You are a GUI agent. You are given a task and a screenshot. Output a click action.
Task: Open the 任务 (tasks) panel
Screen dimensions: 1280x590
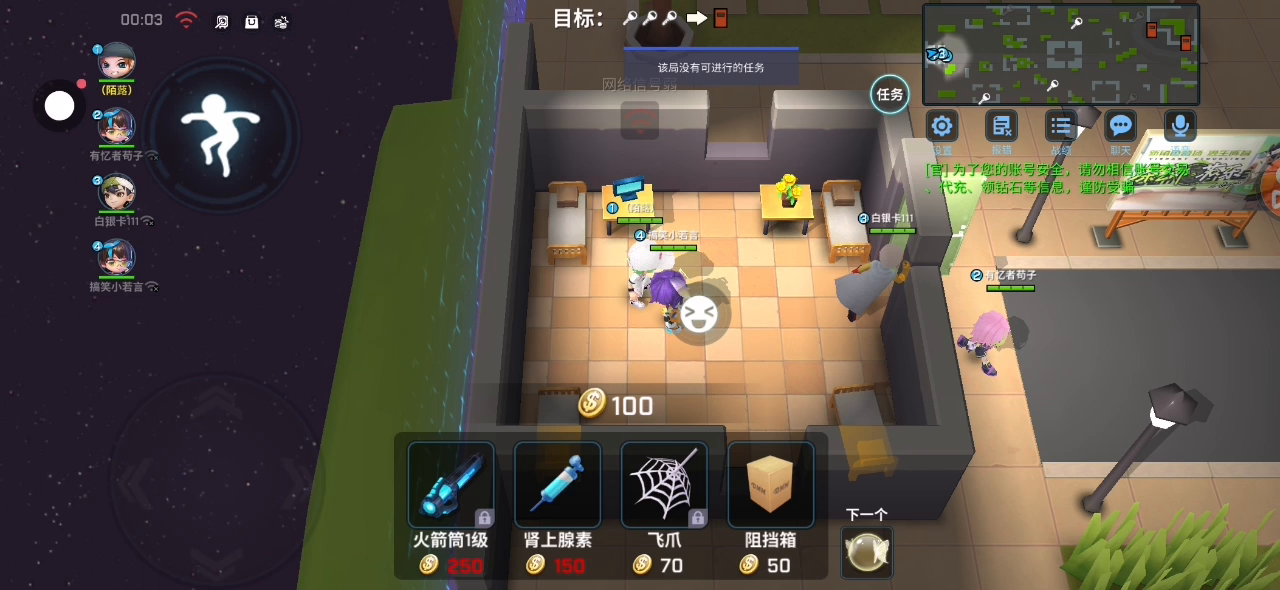click(889, 95)
